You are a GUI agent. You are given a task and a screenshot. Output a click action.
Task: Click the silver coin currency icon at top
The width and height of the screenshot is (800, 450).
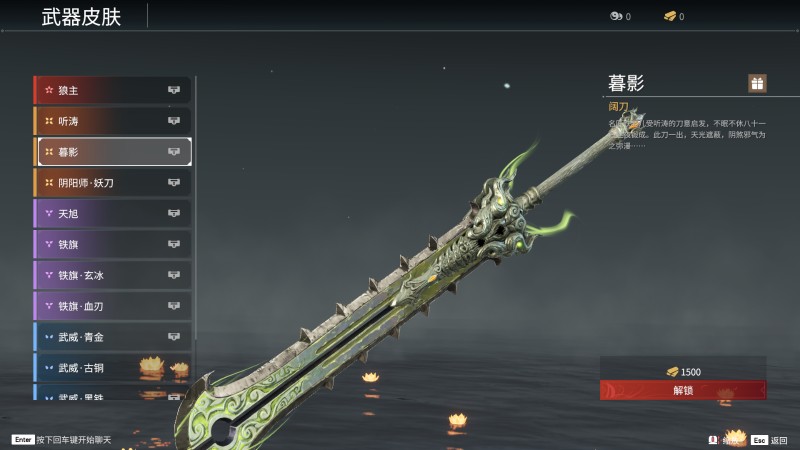point(615,16)
